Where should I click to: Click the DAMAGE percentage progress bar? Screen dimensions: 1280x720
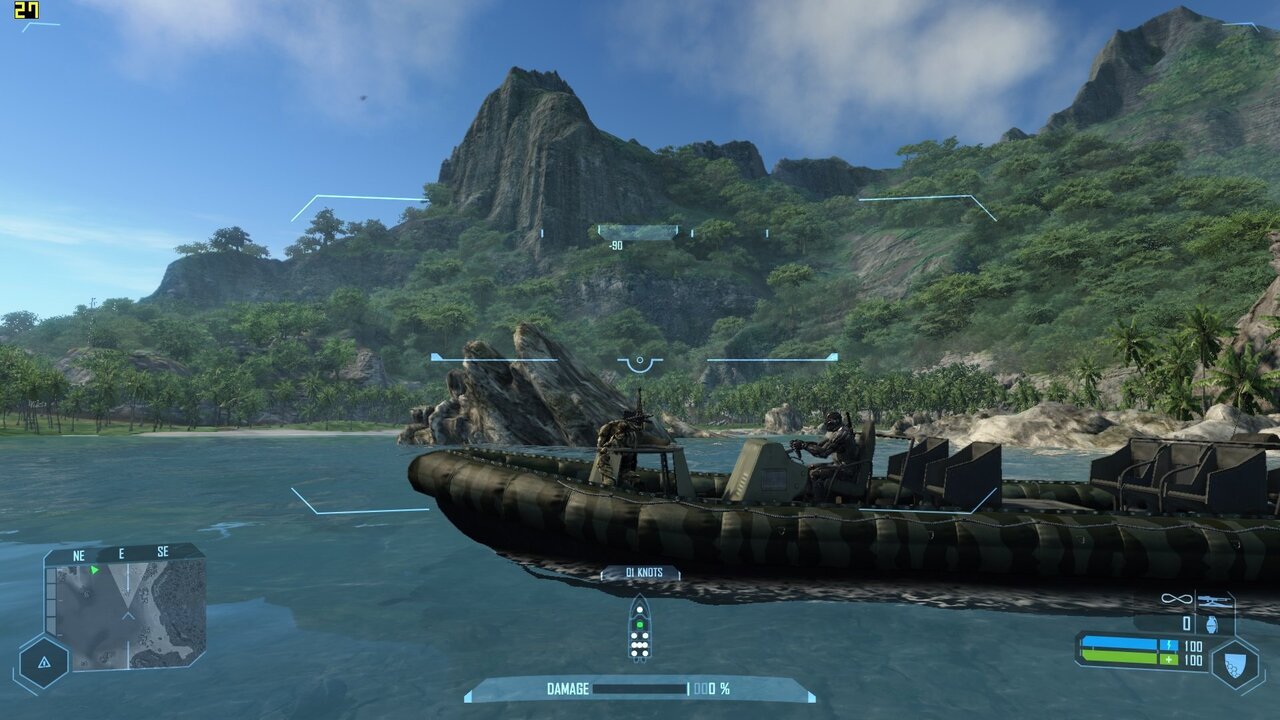[640, 689]
